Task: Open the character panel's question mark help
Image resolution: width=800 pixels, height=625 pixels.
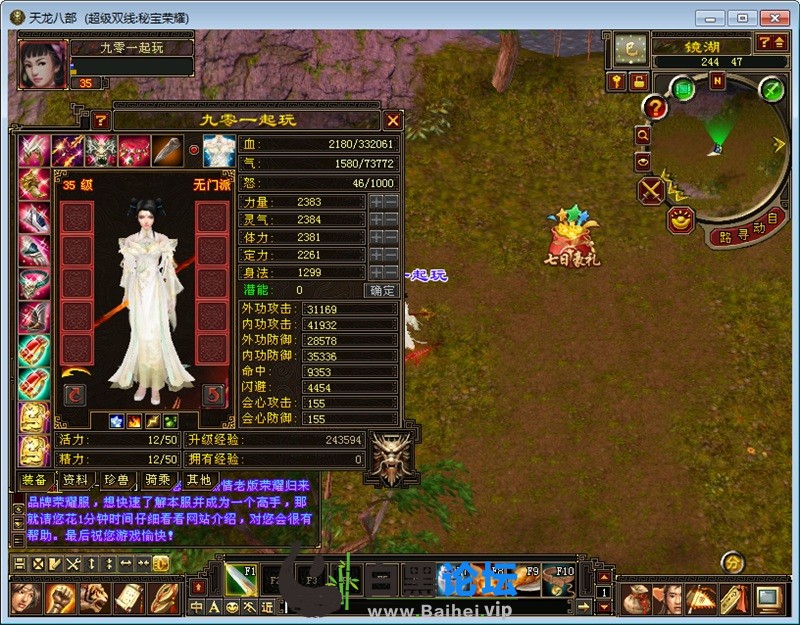Action: 100,120
